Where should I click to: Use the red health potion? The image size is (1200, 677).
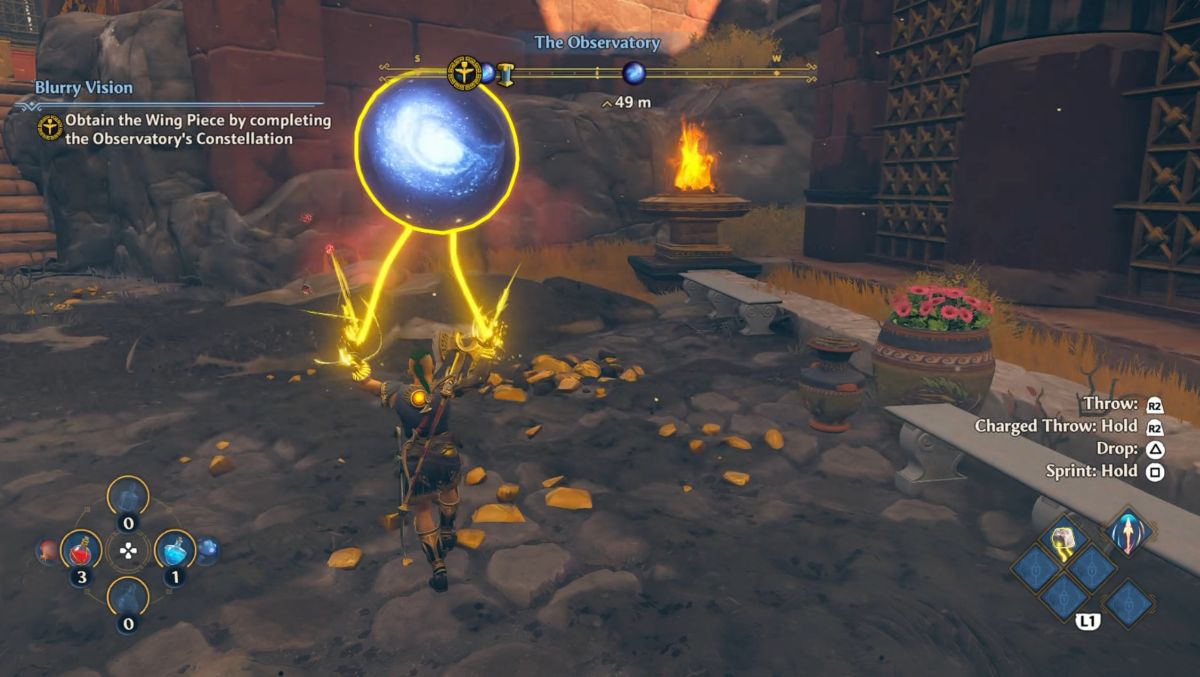pos(81,549)
